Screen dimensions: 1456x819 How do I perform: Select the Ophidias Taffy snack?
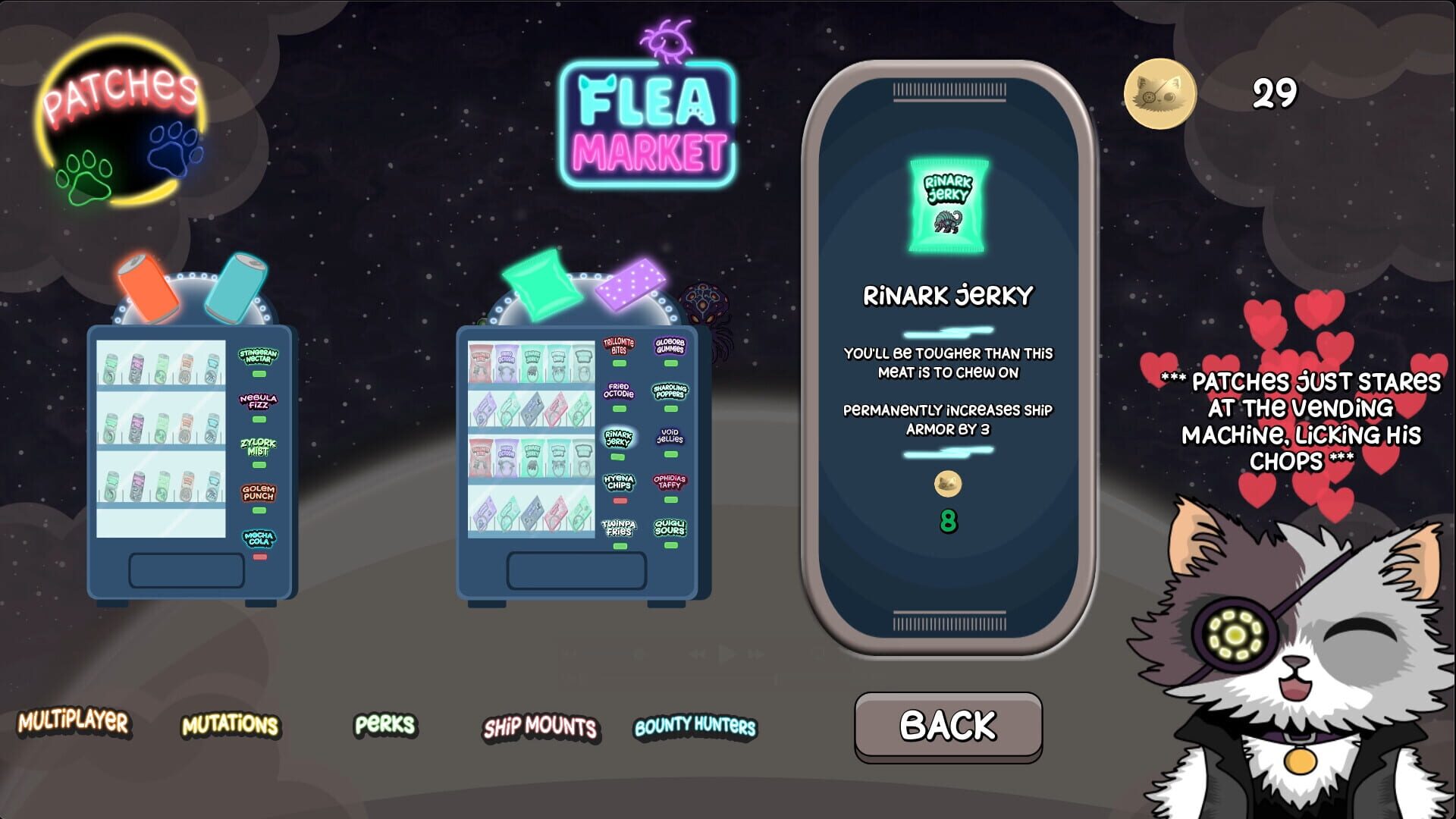[x=670, y=482]
